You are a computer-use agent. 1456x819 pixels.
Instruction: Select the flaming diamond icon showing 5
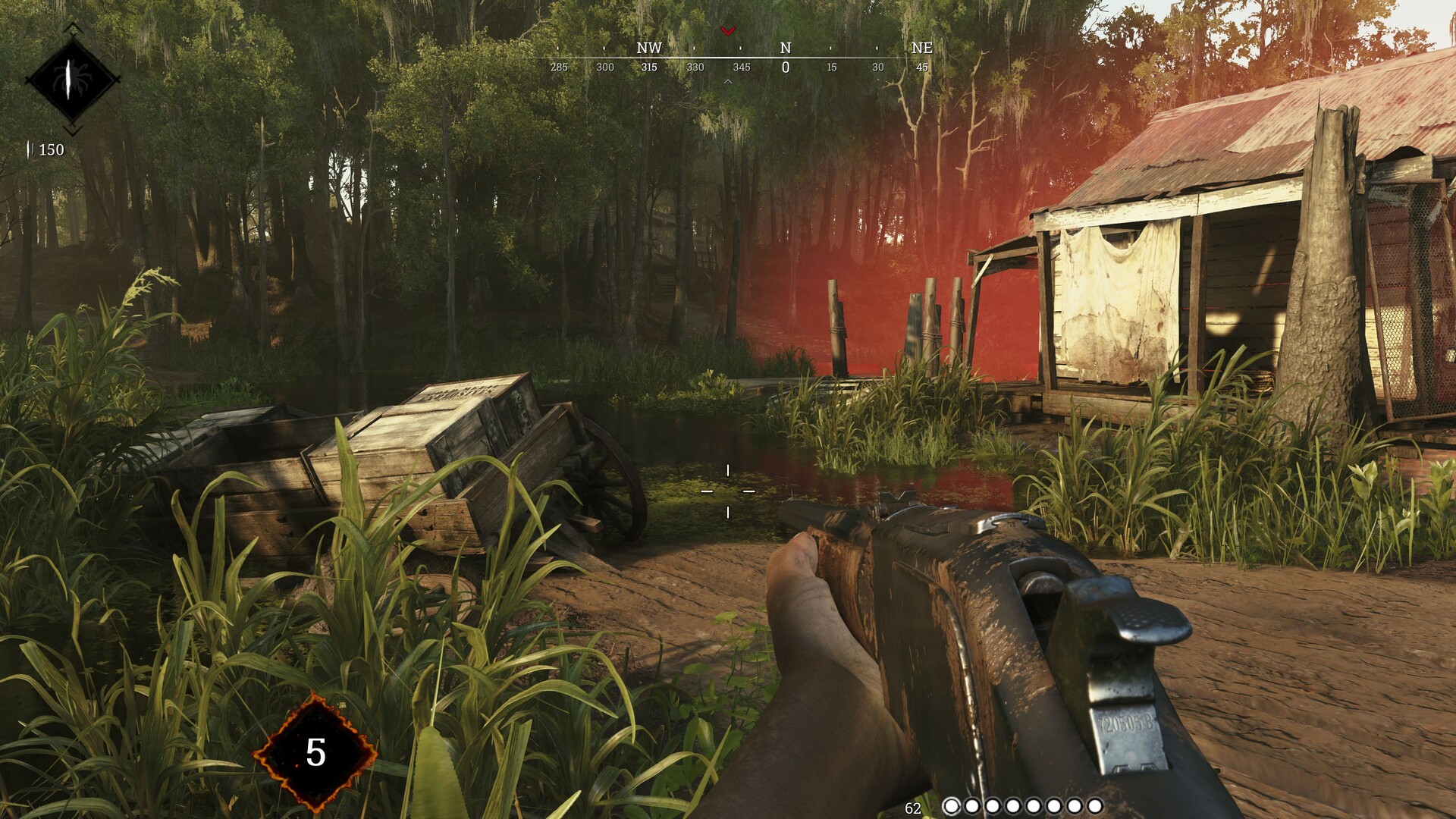(x=315, y=752)
